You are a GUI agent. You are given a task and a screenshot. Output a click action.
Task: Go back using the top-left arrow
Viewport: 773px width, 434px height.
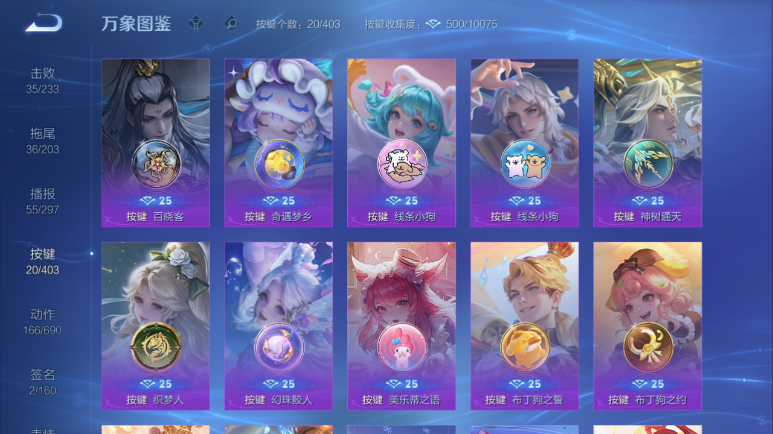tap(43, 23)
